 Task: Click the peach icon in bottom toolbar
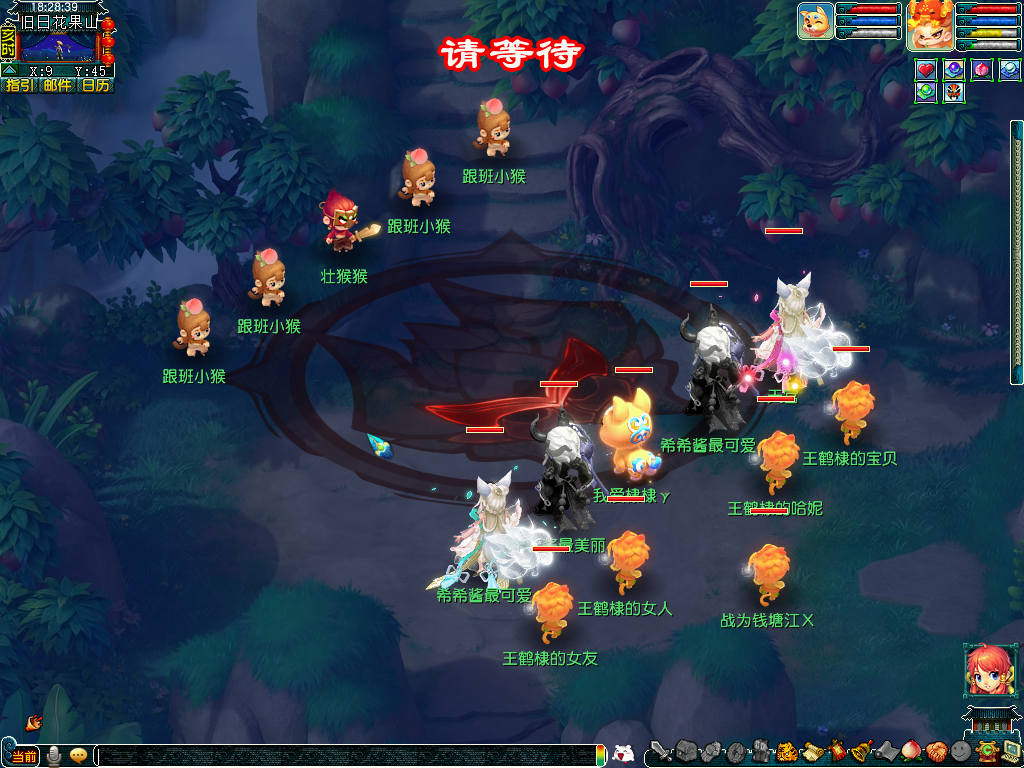pyautogui.click(x=912, y=750)
